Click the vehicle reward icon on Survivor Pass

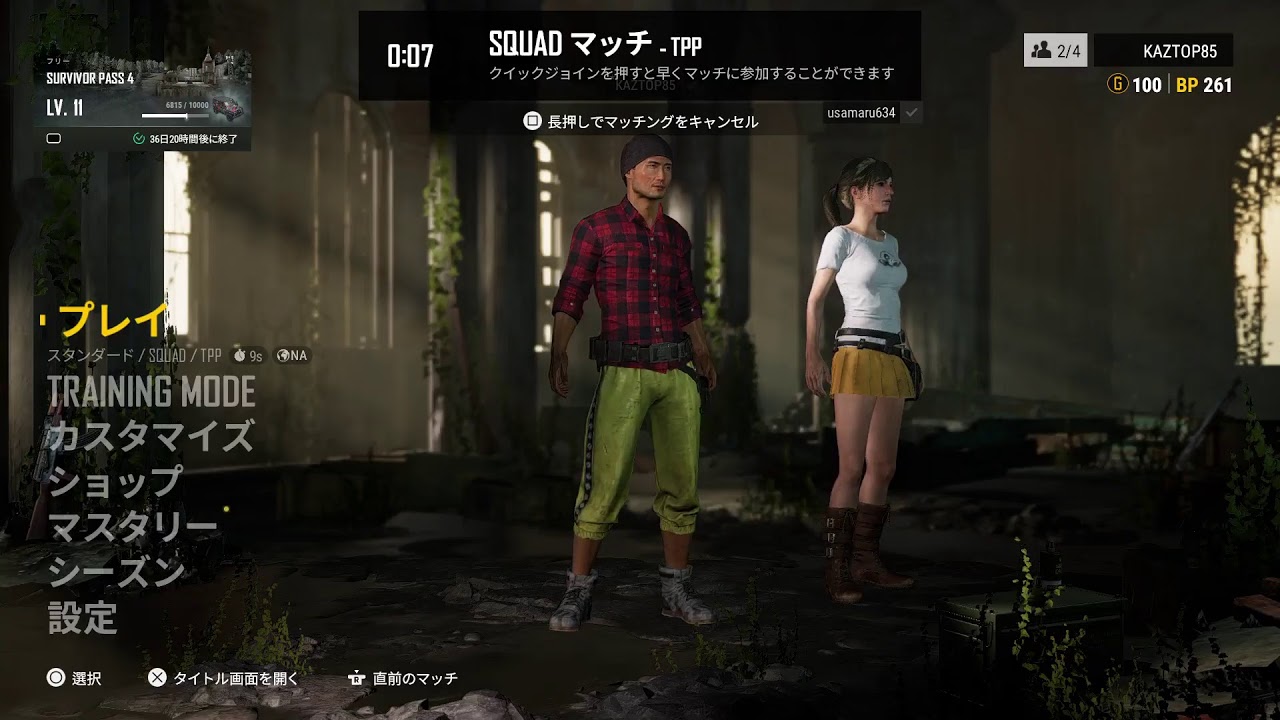coord(229,108)
